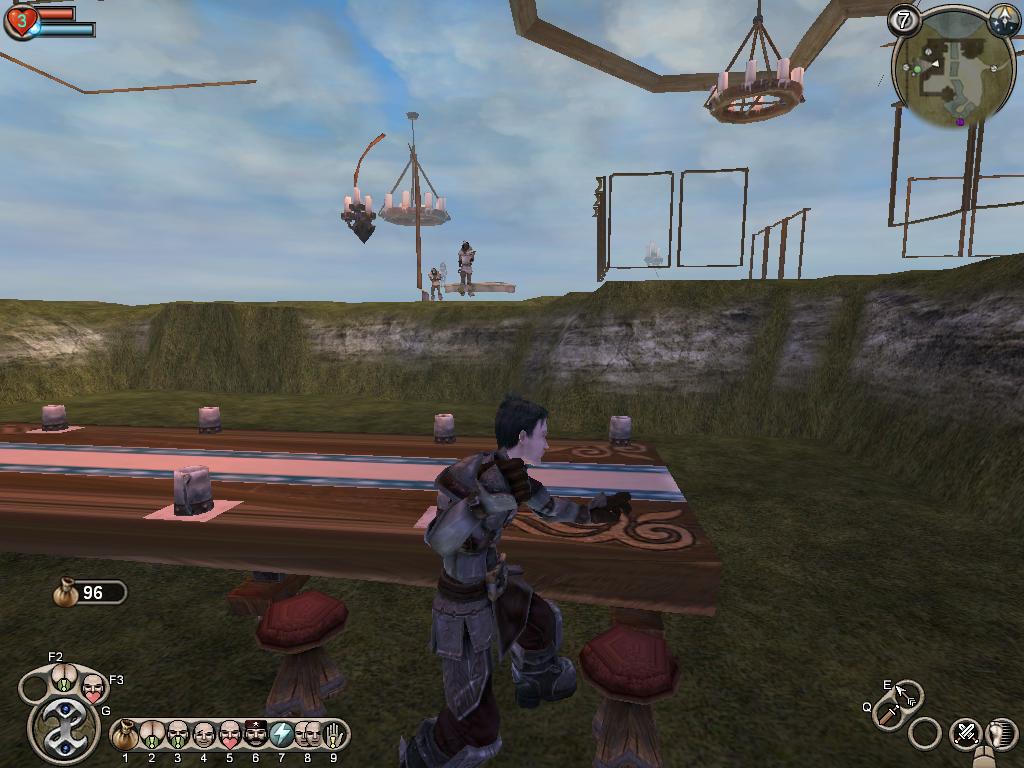This screenshot has width=1024, height=768.
Task: Click the day-night compass icon on minimap
Action: click(1004, 20)
